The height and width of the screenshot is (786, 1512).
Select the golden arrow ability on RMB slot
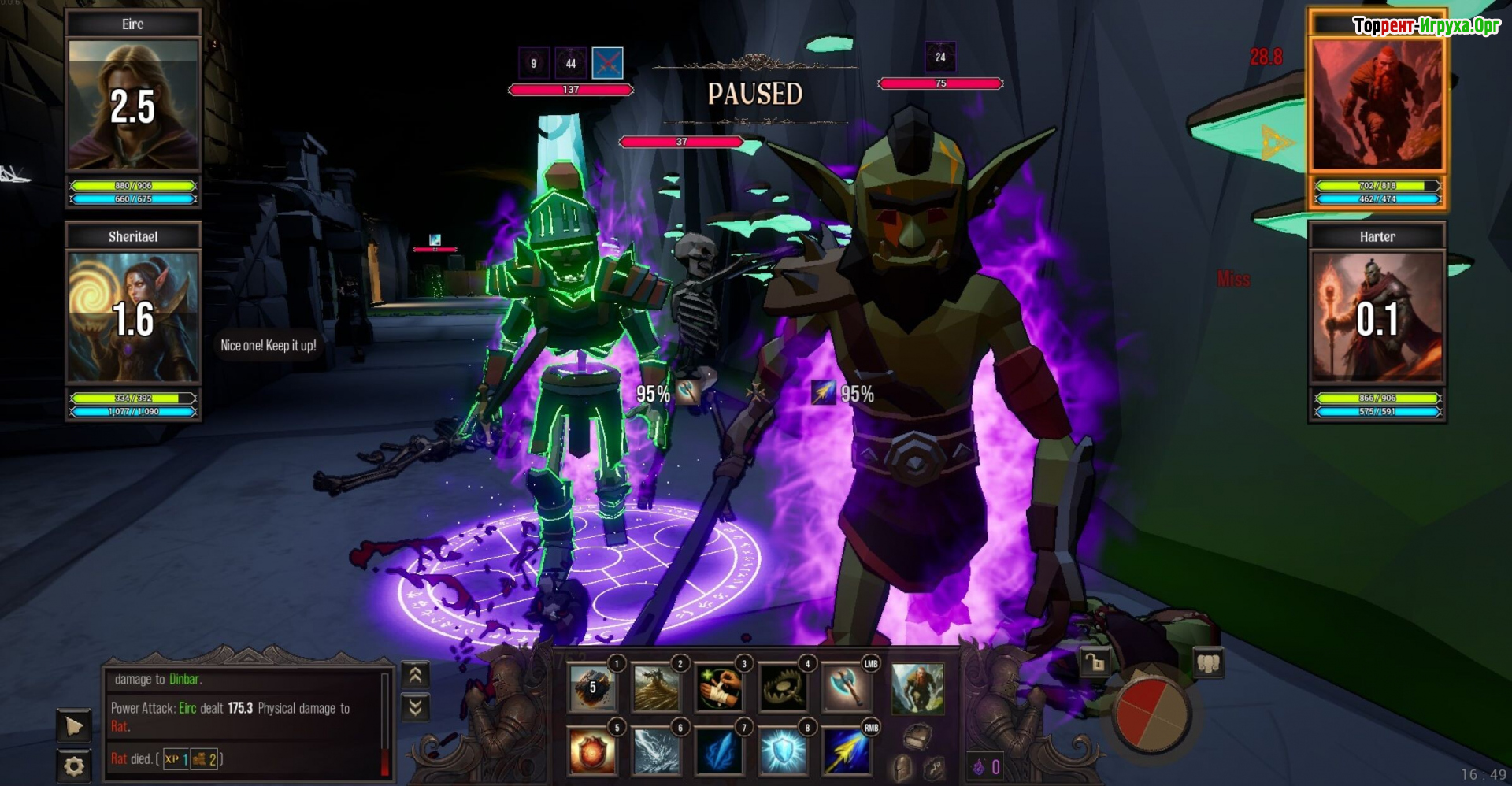point(846,751)
